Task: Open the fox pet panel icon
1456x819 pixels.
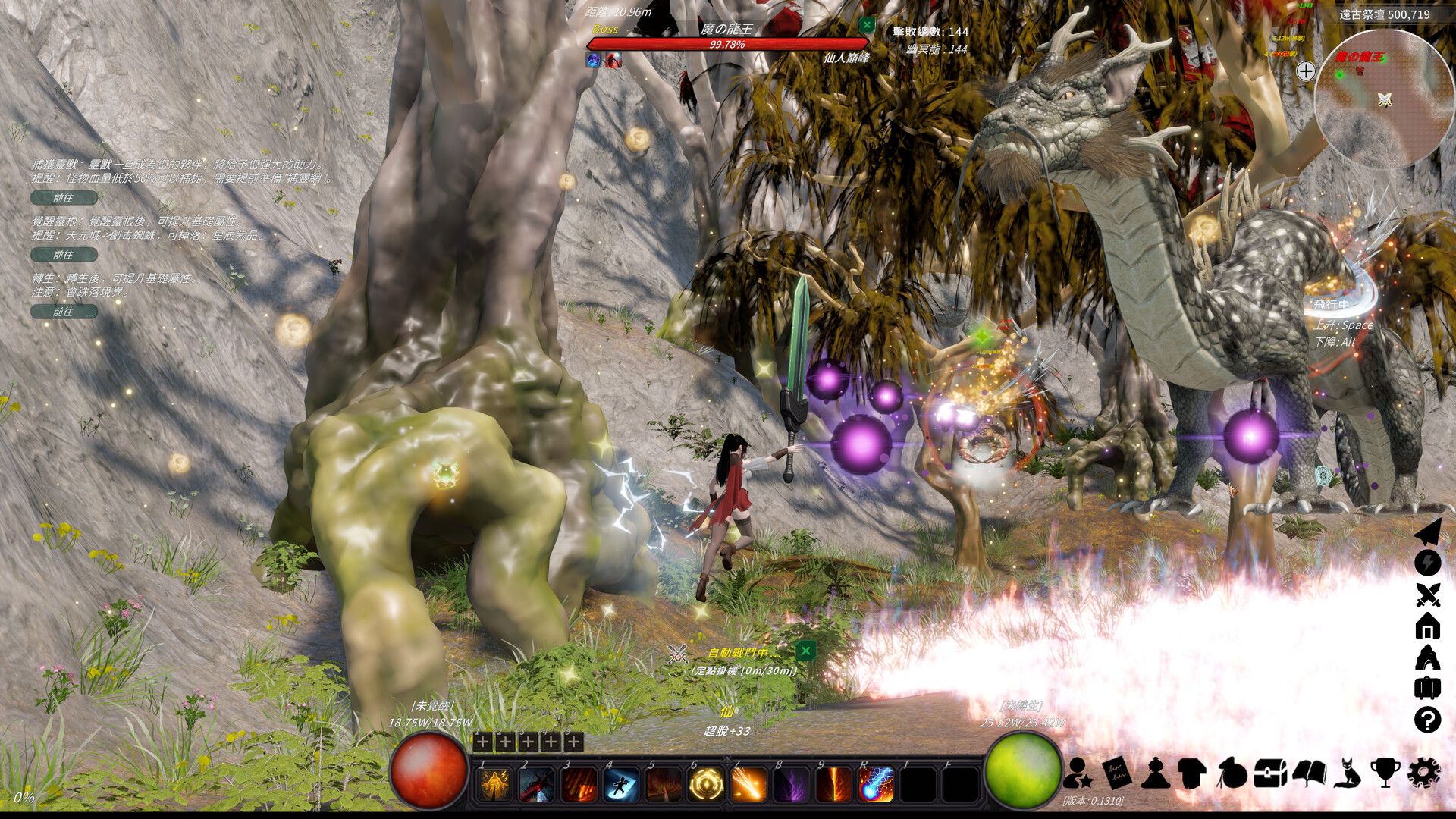Action: pyautogui.click(x=1348, y=773)
